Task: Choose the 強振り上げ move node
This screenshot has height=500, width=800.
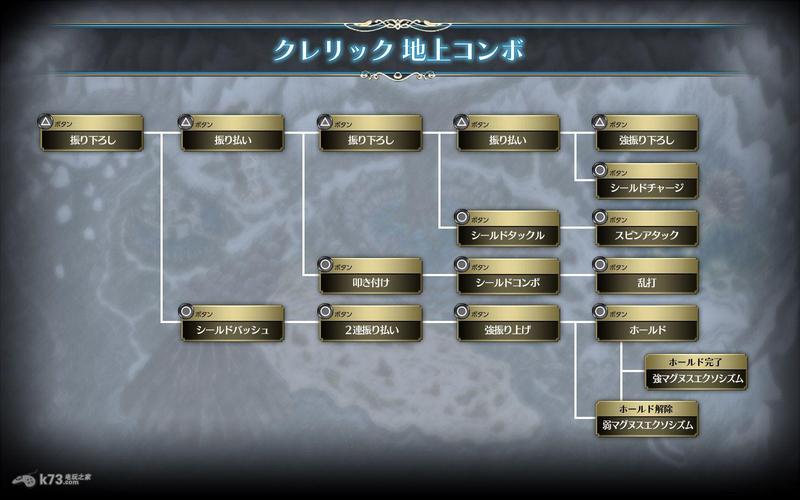Action: [x=508, y=329]
